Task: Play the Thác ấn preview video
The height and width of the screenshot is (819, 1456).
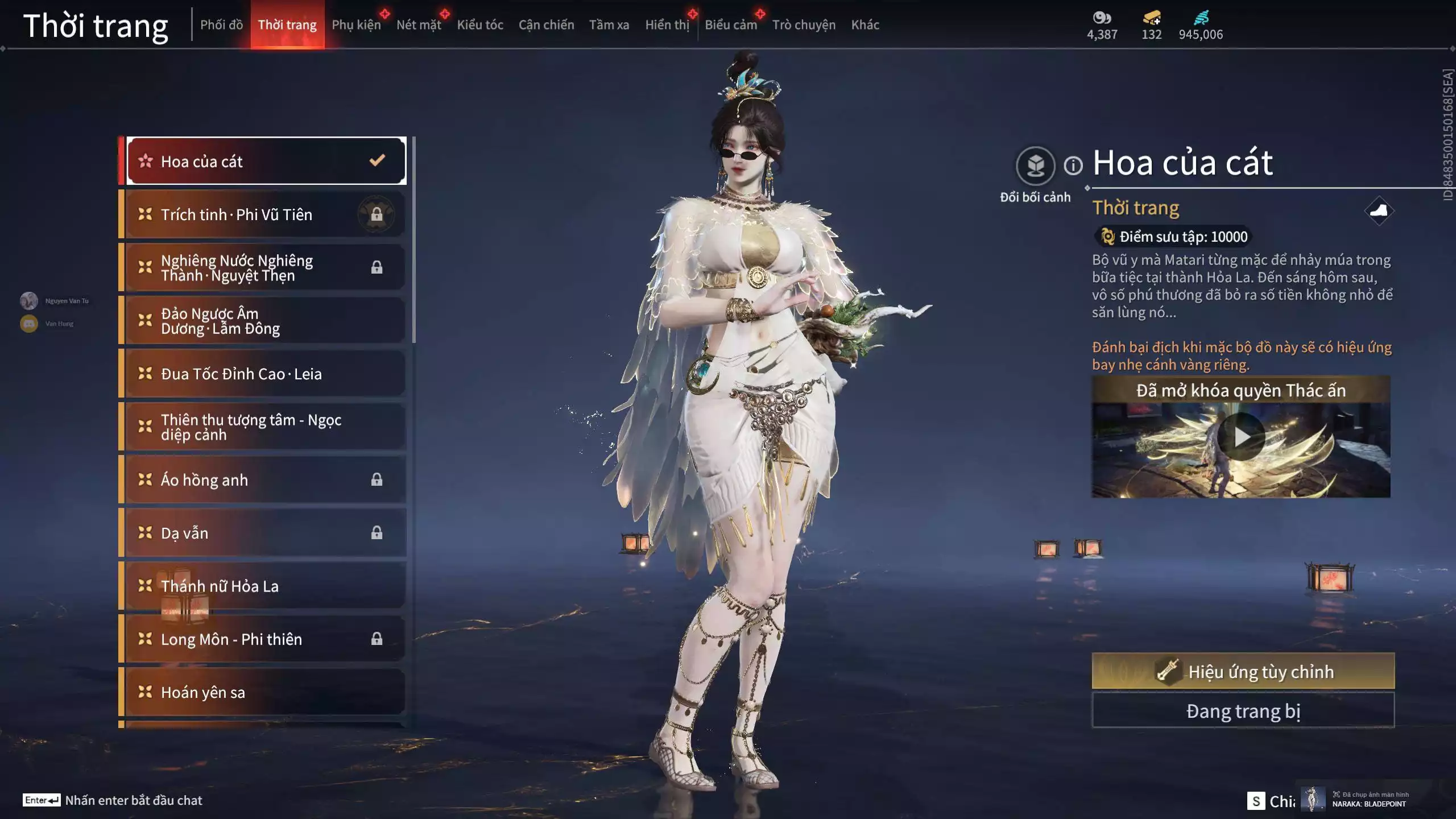Action: (1241, 437)
